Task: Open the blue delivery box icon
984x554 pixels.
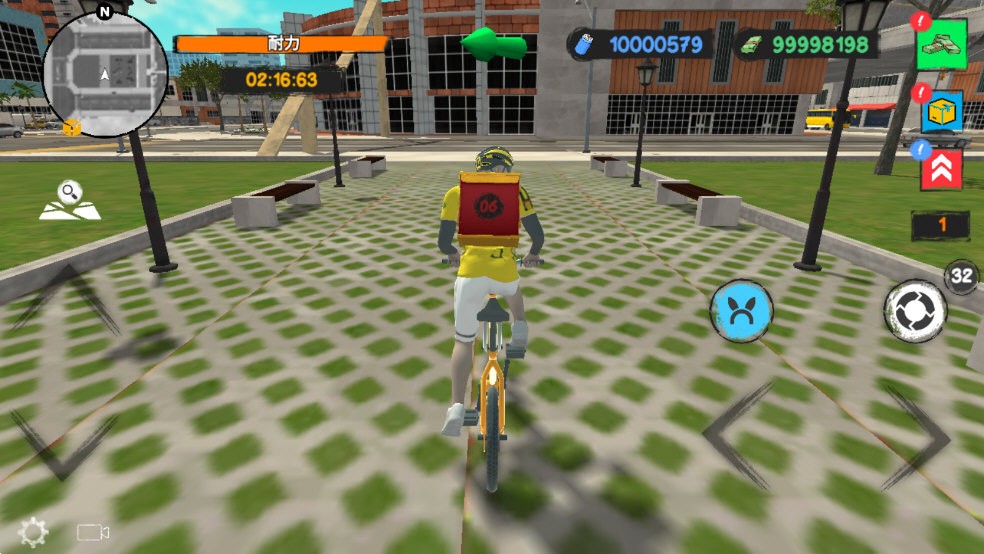Action: click(941, 111)
